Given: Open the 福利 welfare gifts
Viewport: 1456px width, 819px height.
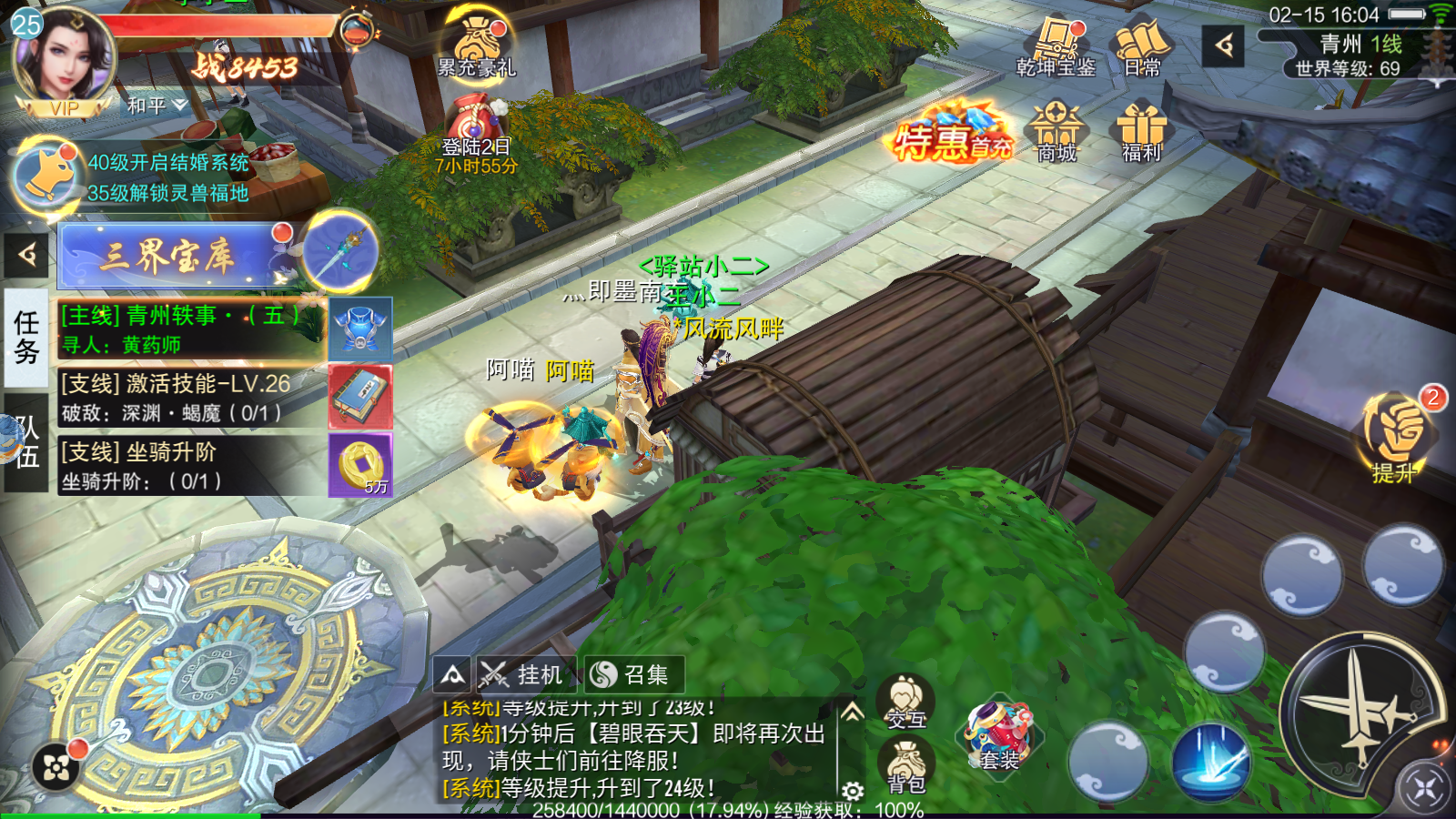Looking at the screenshot, I should pyautogui.click(x=1141, y=132).
